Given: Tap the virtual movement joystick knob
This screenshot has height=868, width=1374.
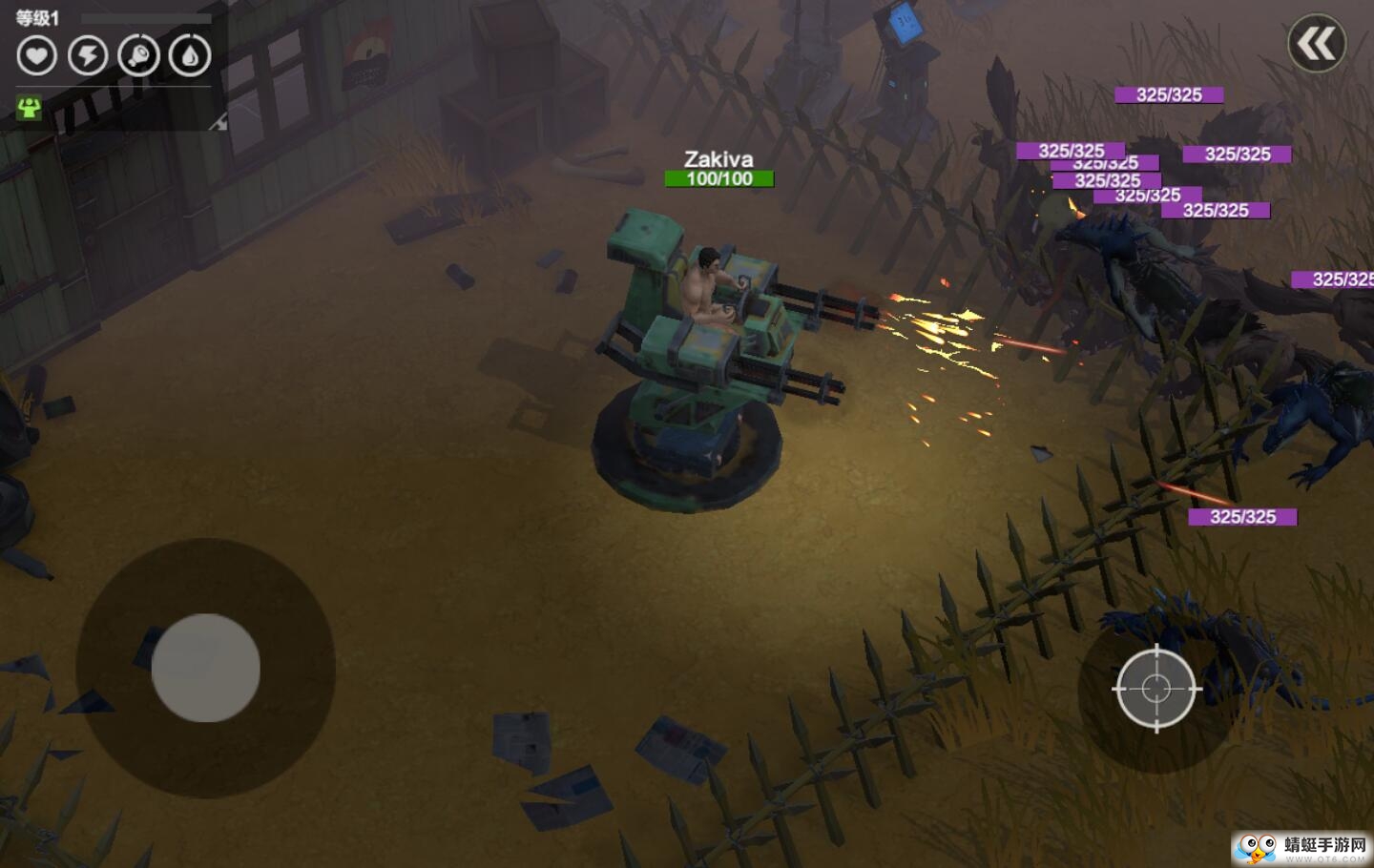Looking at the screenshot, I should (x=206, y=668).
